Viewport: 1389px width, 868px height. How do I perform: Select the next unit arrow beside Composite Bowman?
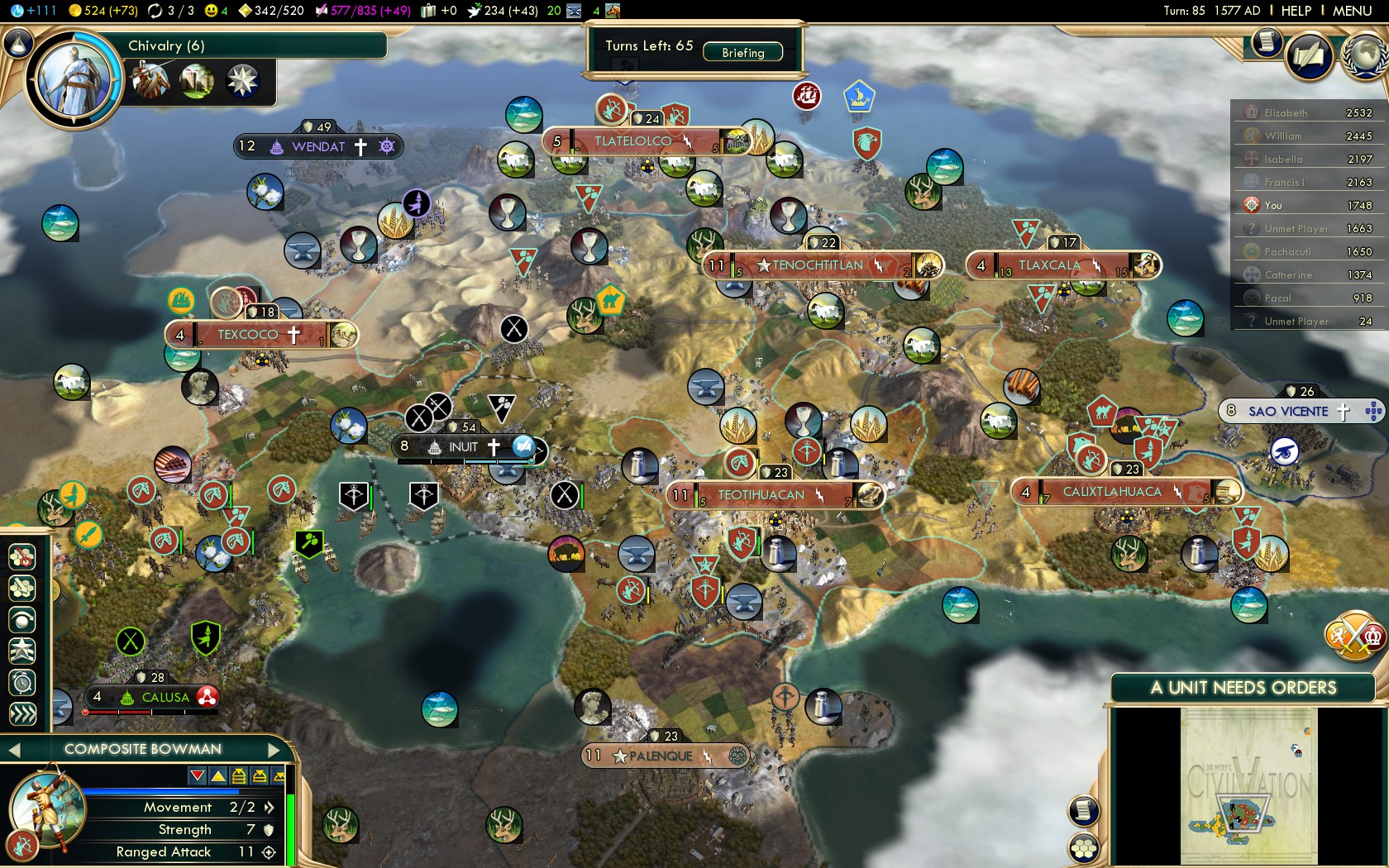pos(274,750)
